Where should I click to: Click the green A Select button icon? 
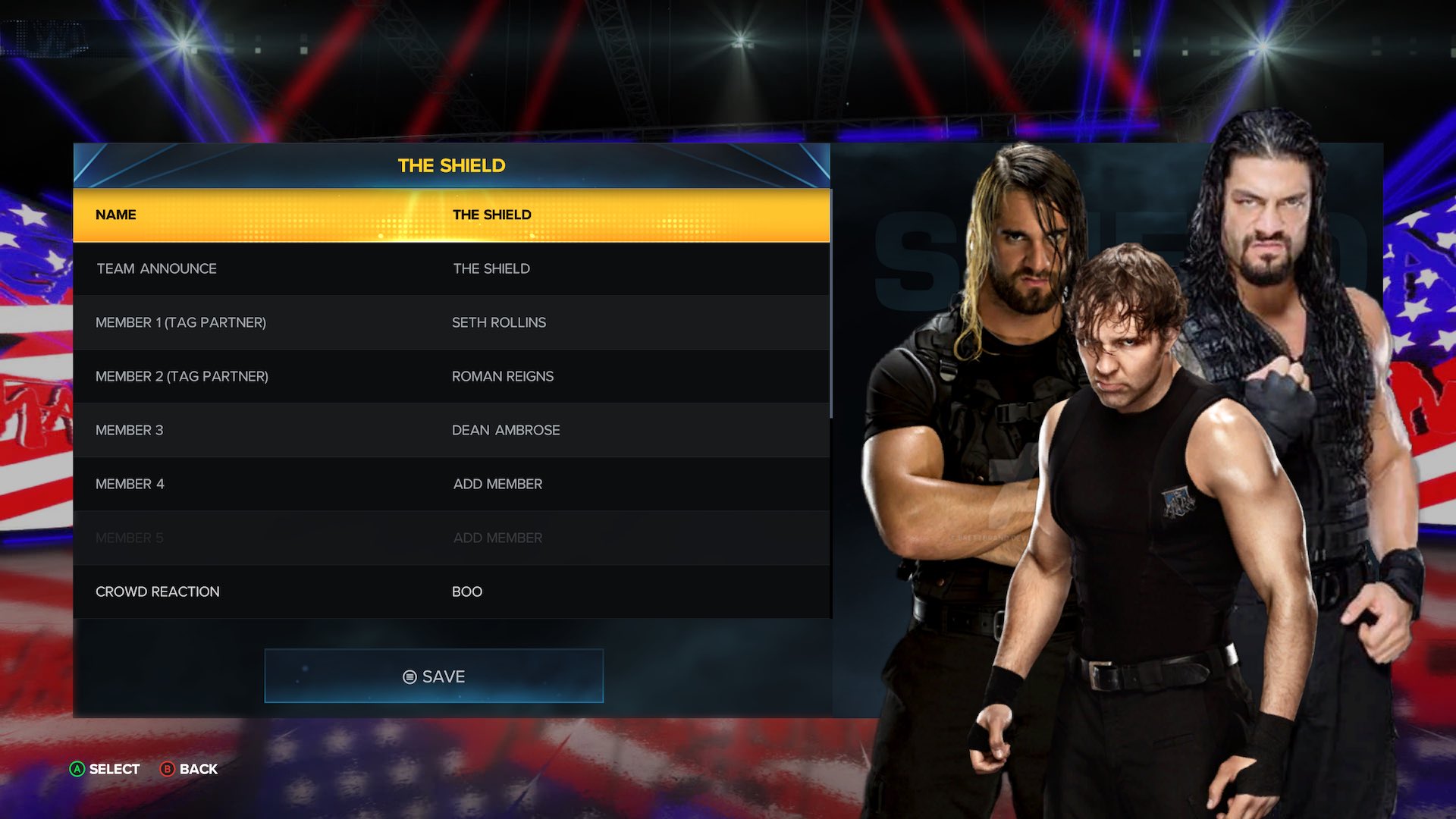pos(77,769)
